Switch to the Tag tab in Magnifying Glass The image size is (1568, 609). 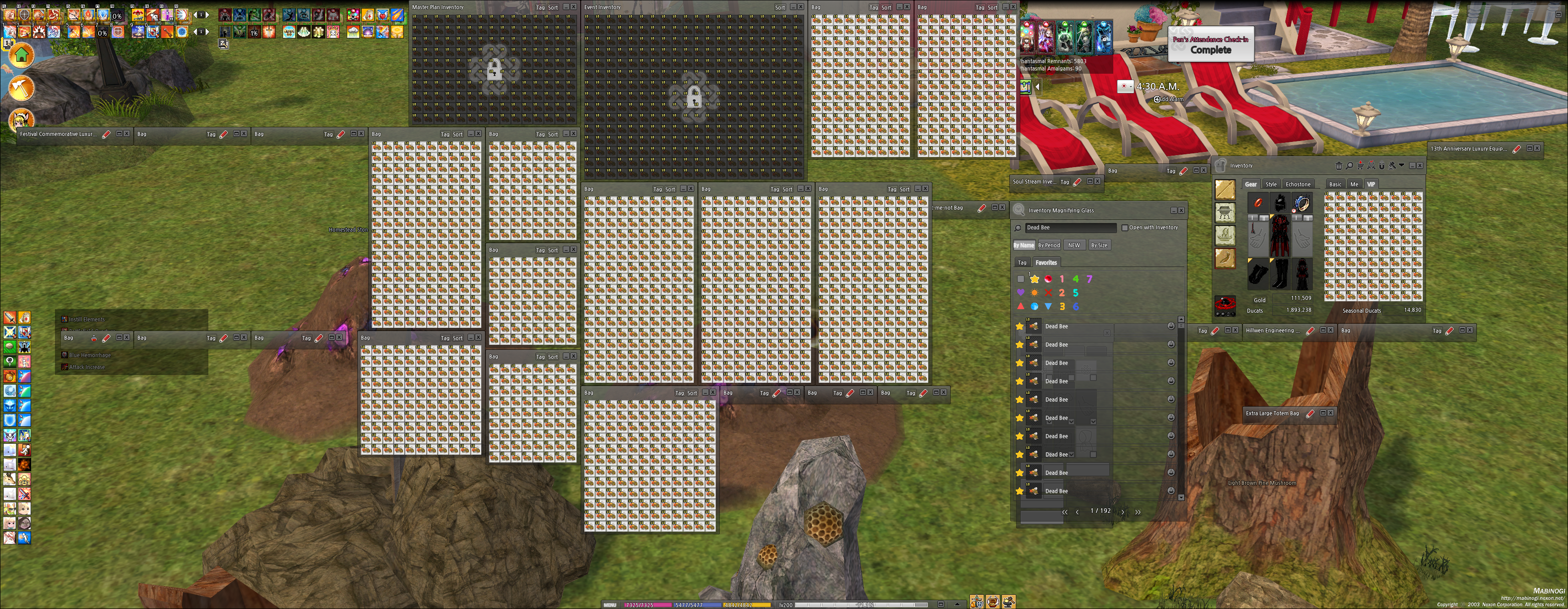coord(1022,263)
